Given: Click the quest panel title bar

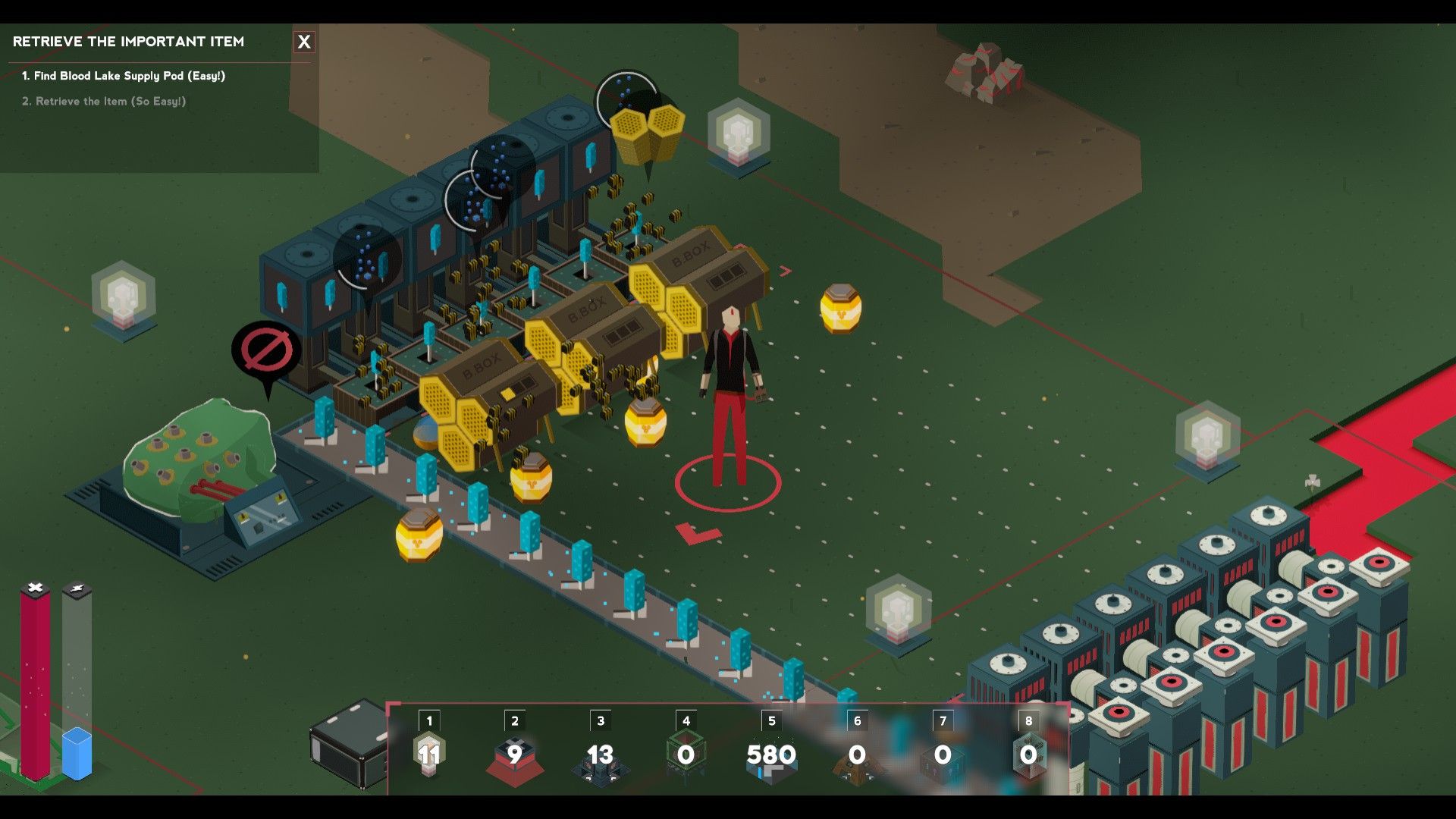Looking at the screenshot, I should tap(127, 42).
